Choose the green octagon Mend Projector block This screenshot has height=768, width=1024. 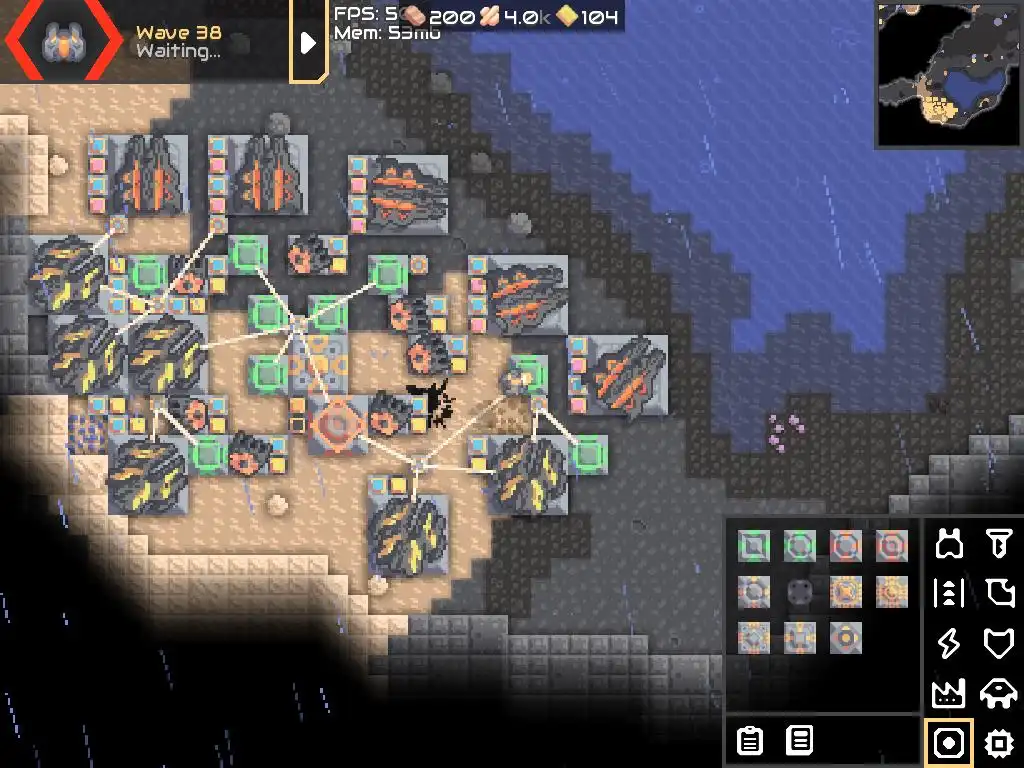coord(799,545)
